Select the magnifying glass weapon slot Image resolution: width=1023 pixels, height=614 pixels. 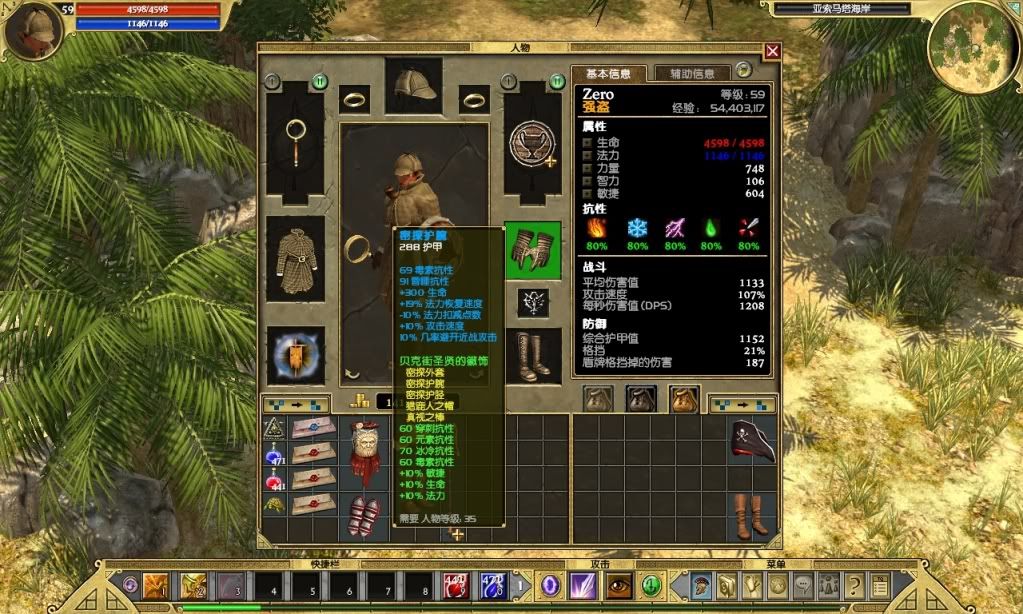coord(295,142)
